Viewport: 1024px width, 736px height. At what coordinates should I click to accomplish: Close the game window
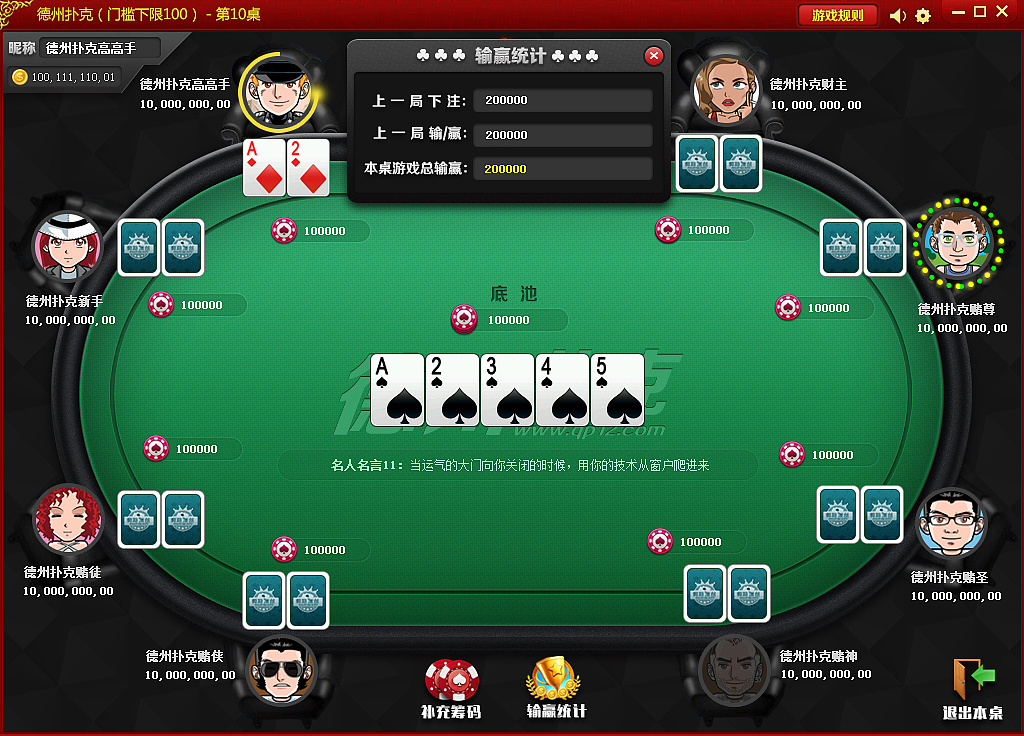[1003, 13]
